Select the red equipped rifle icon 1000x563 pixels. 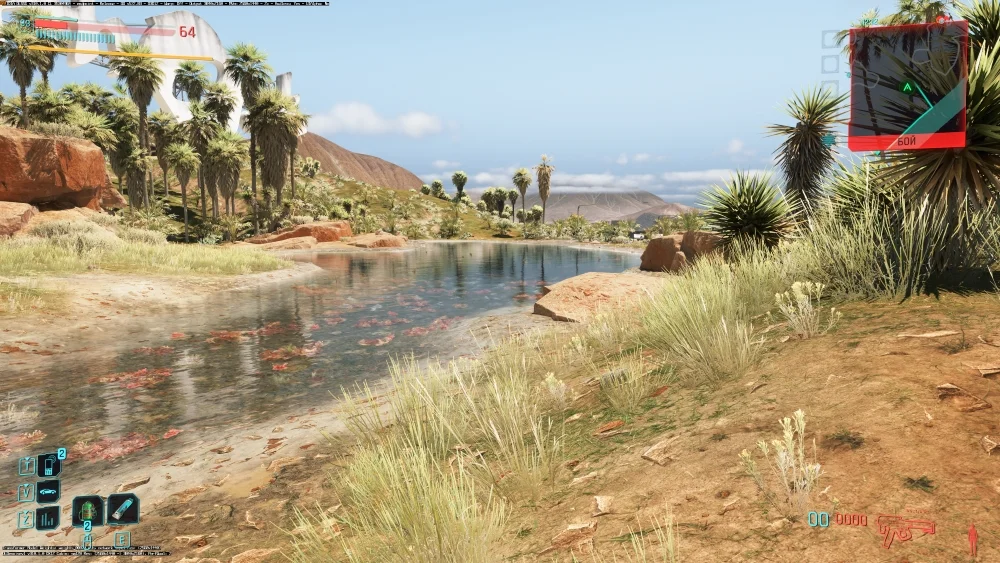(905, 529)
